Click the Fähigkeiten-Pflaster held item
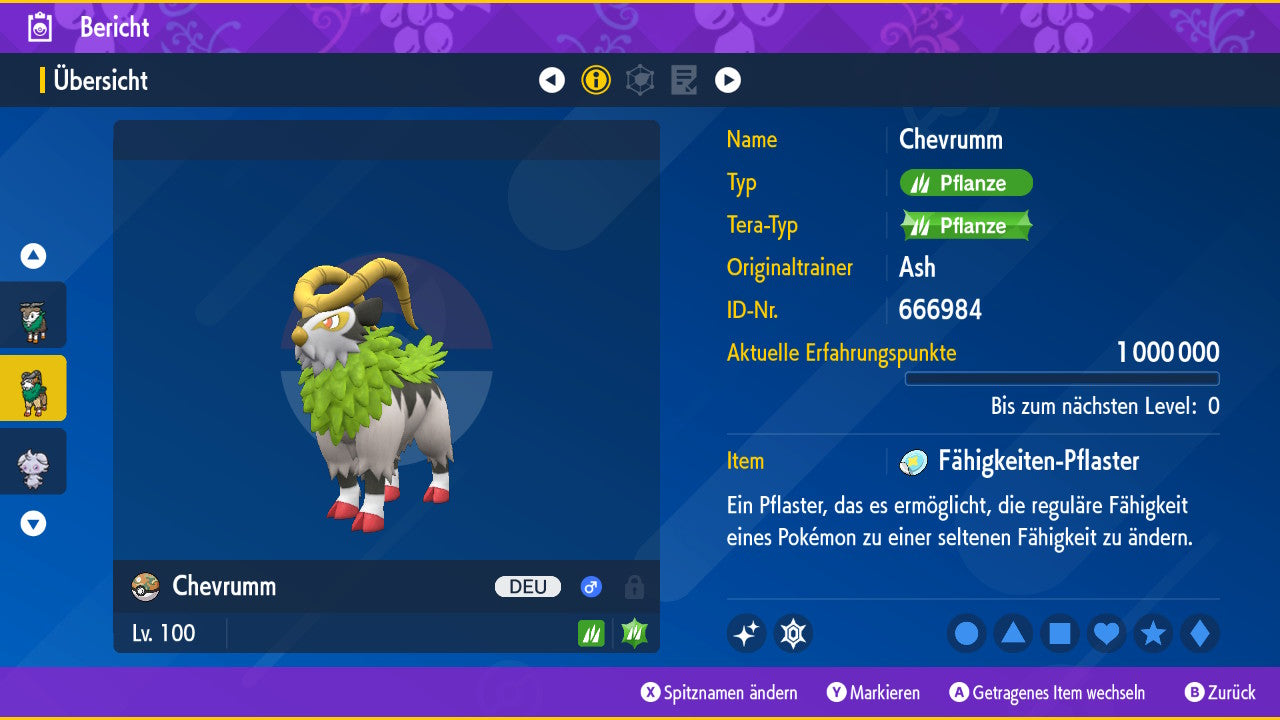This screenshot has width=1280, height=720. pyautogui.click(x=1037, y=461)
